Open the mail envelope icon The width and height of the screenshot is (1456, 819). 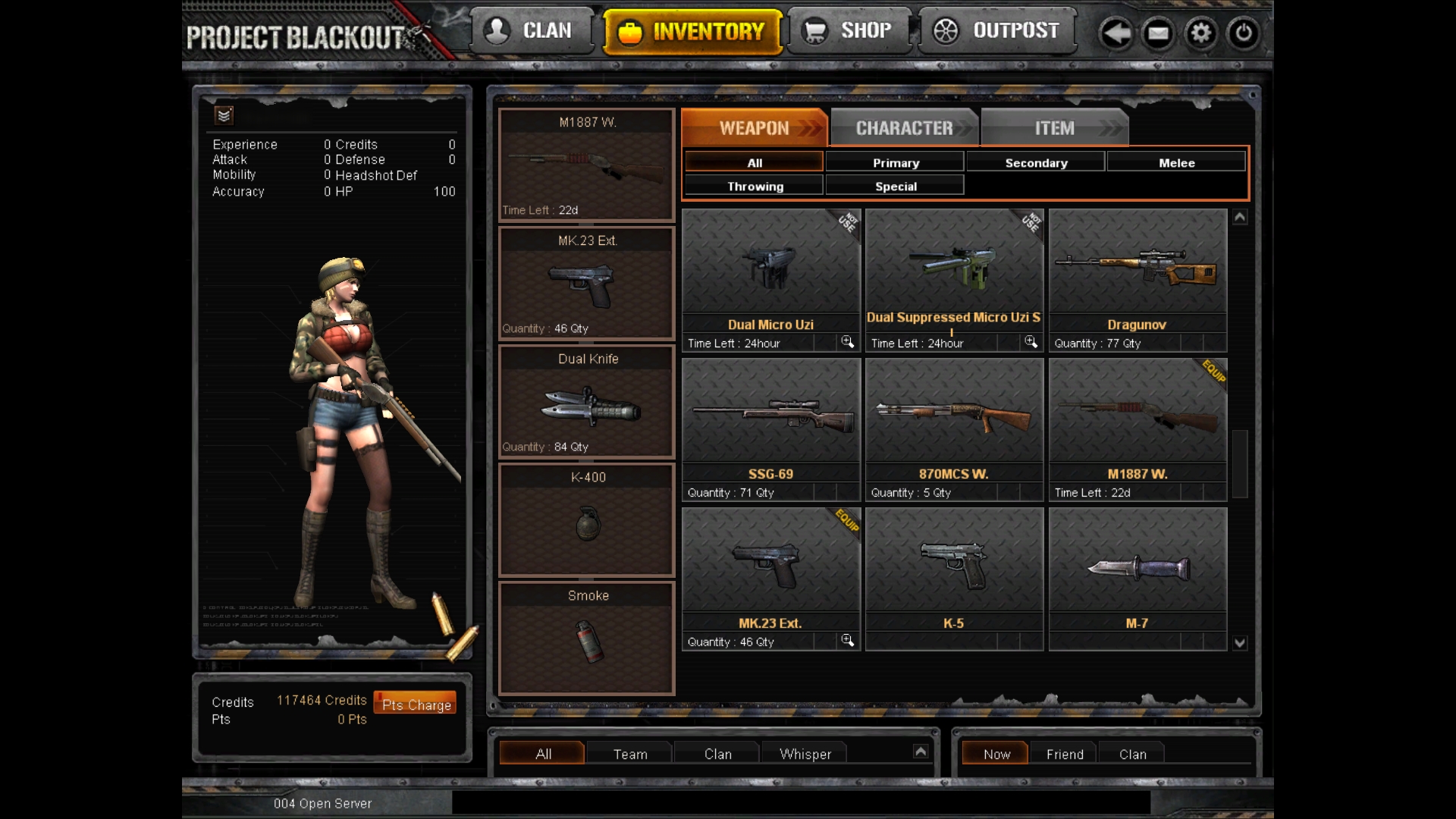1158,33
